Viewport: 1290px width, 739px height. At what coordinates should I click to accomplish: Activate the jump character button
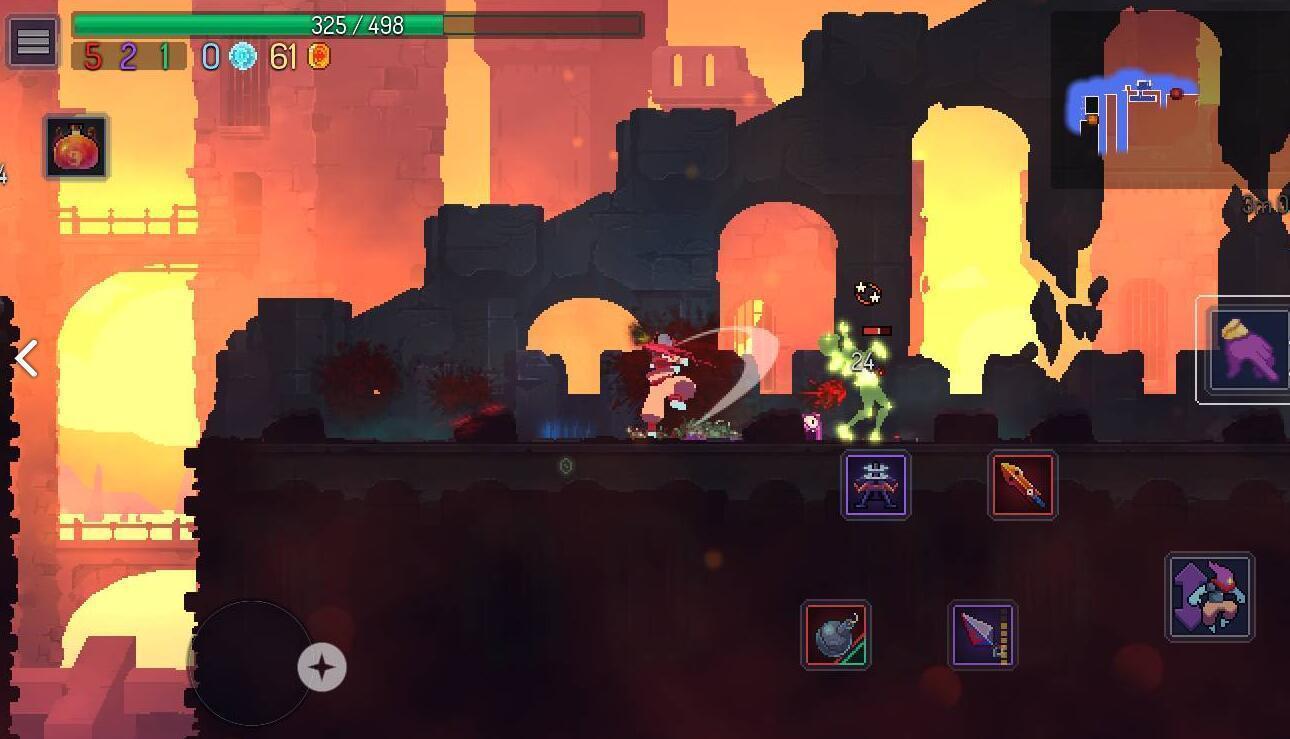click(1210, 597)
